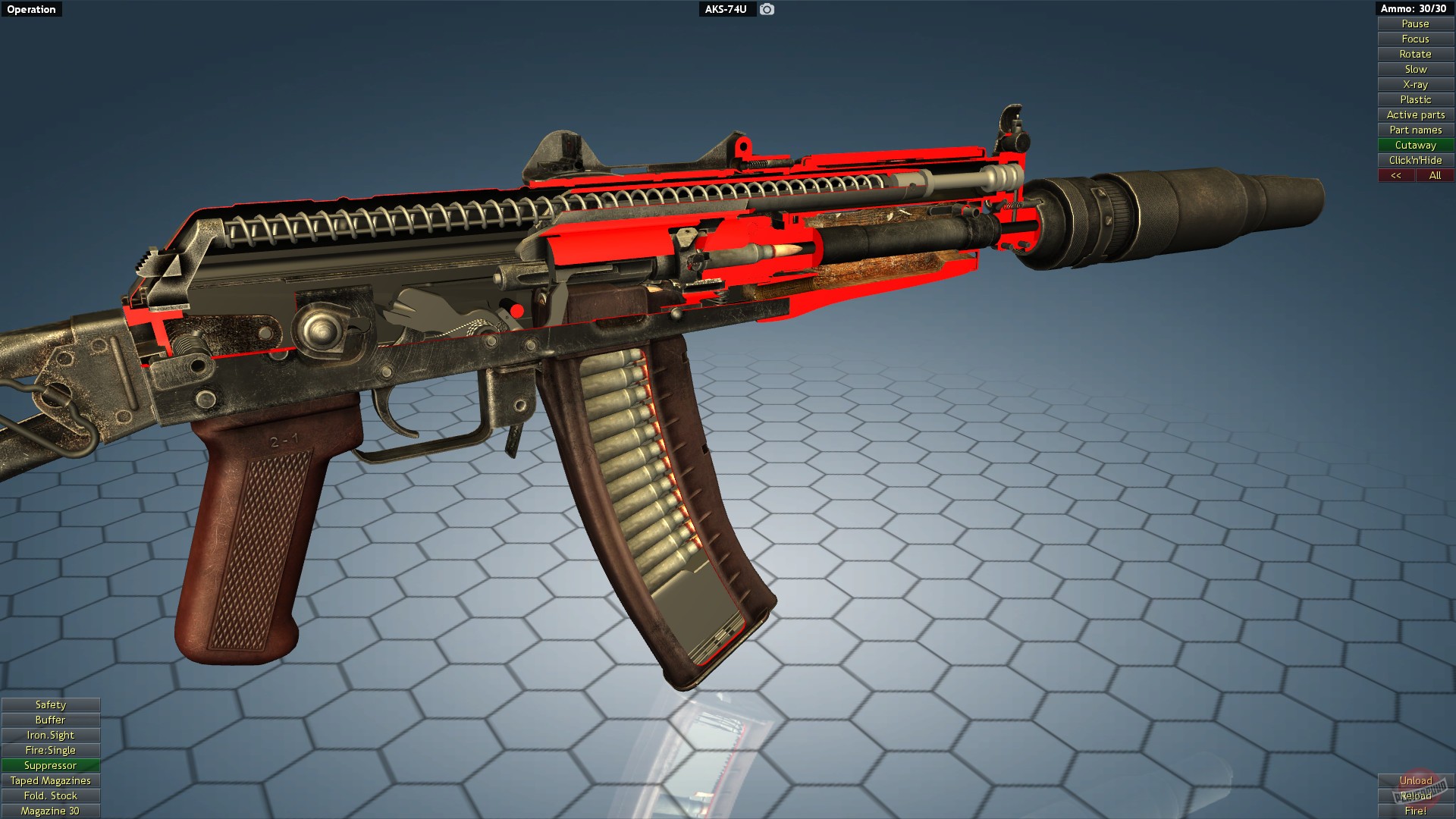
Task: Enable Click'n'Hide mode
Action: click(x=1414, y=160)
